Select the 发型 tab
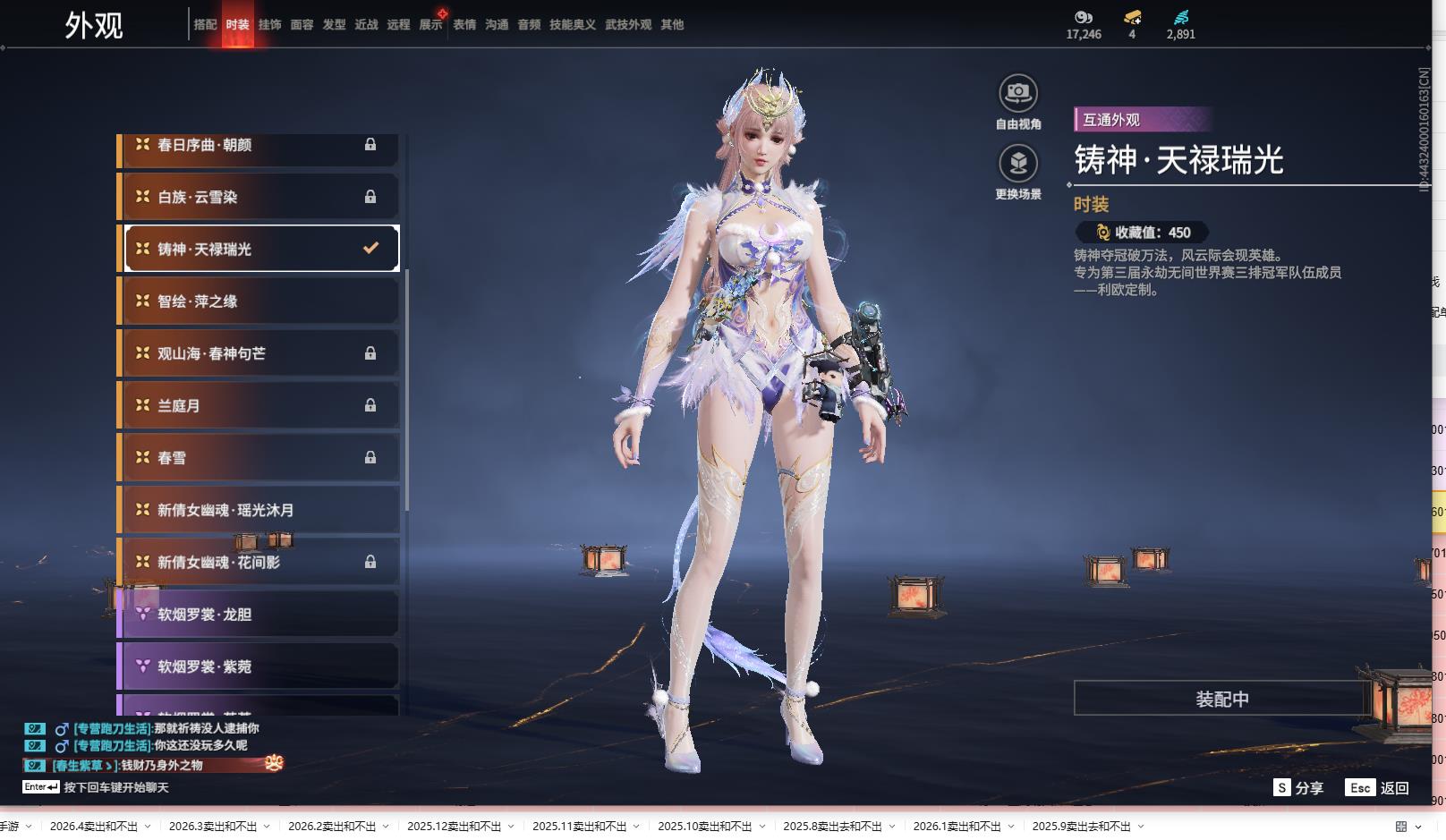The width and height of the screenshot is (1446, 840). [334, 25]
